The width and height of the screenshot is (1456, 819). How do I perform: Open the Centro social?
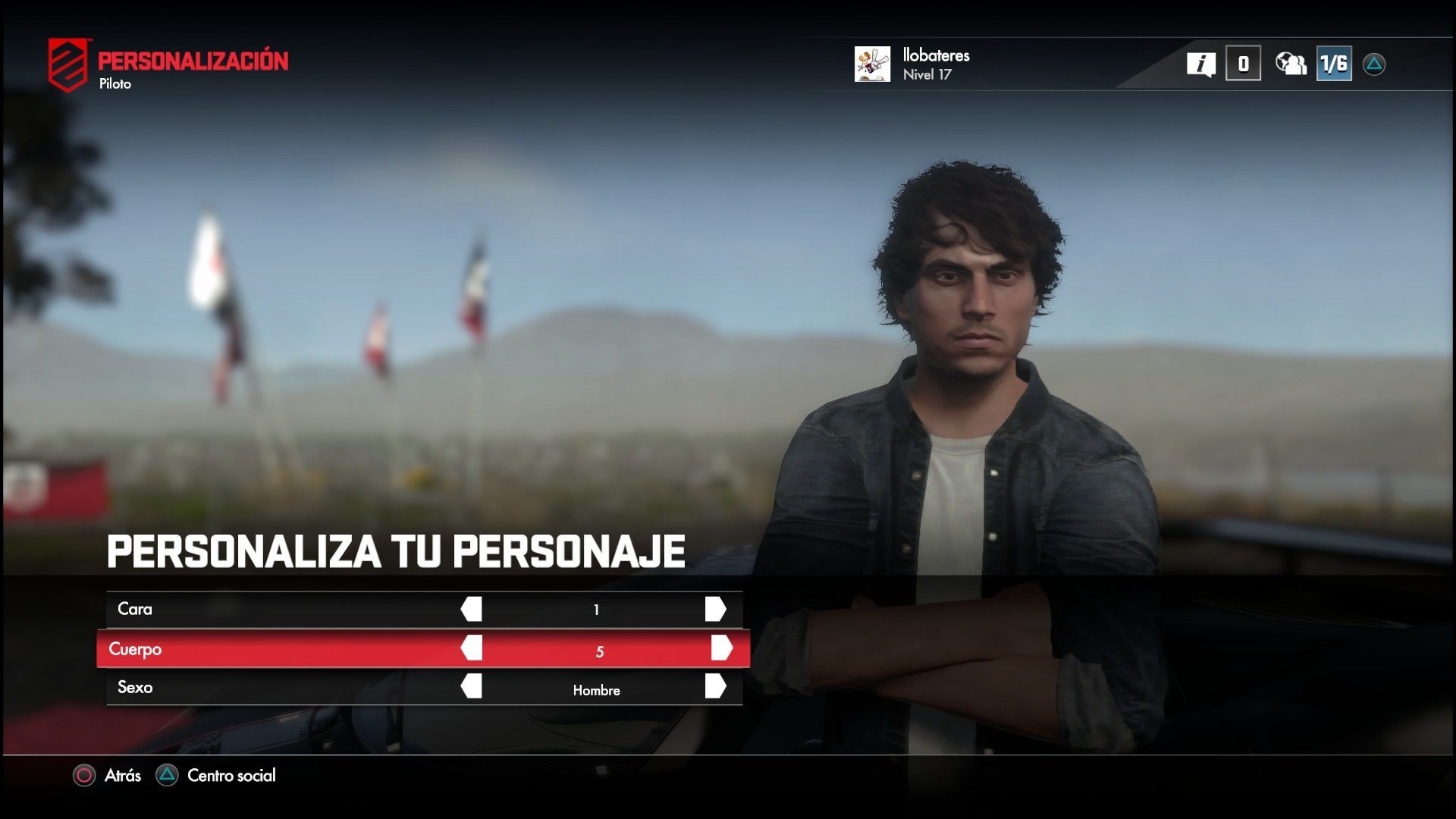[x=216, y=775]
